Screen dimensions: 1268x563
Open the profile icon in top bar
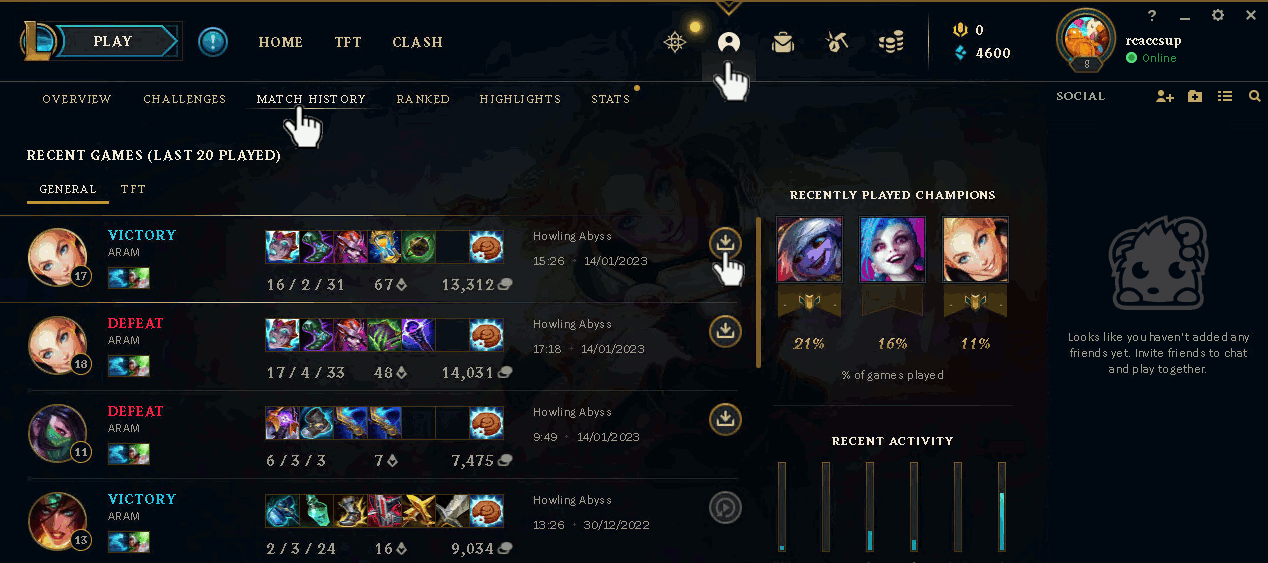click(728, 42)
